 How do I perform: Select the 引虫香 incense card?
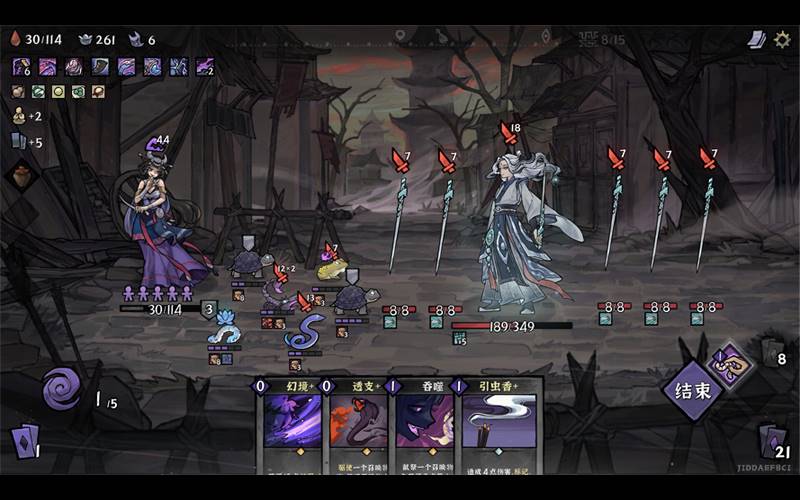point(498,422)
